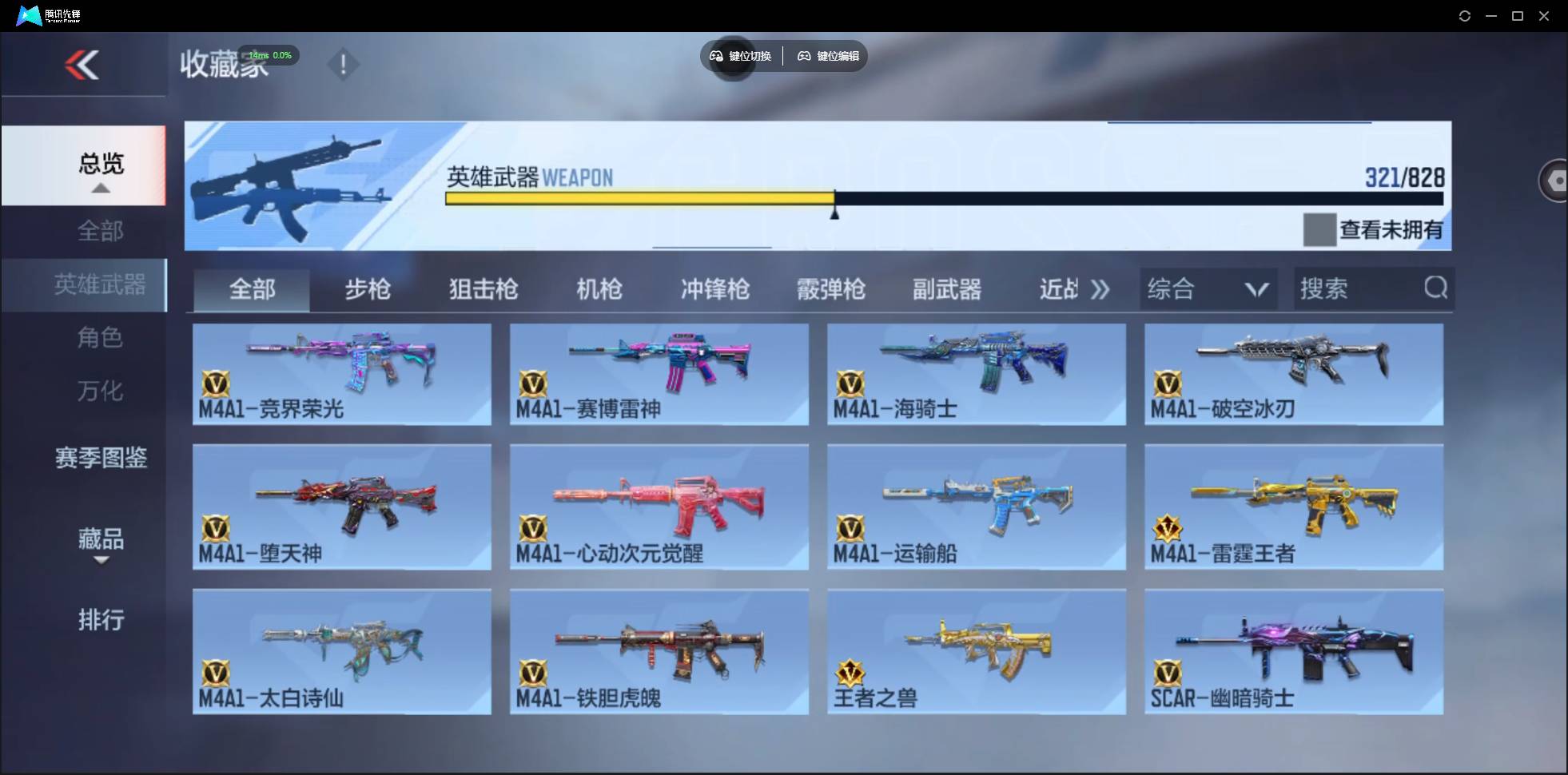The image size is (1568, 775).
Task: Expand the 藏品 section arrow in the sidebar
Action: coord(101,562)
